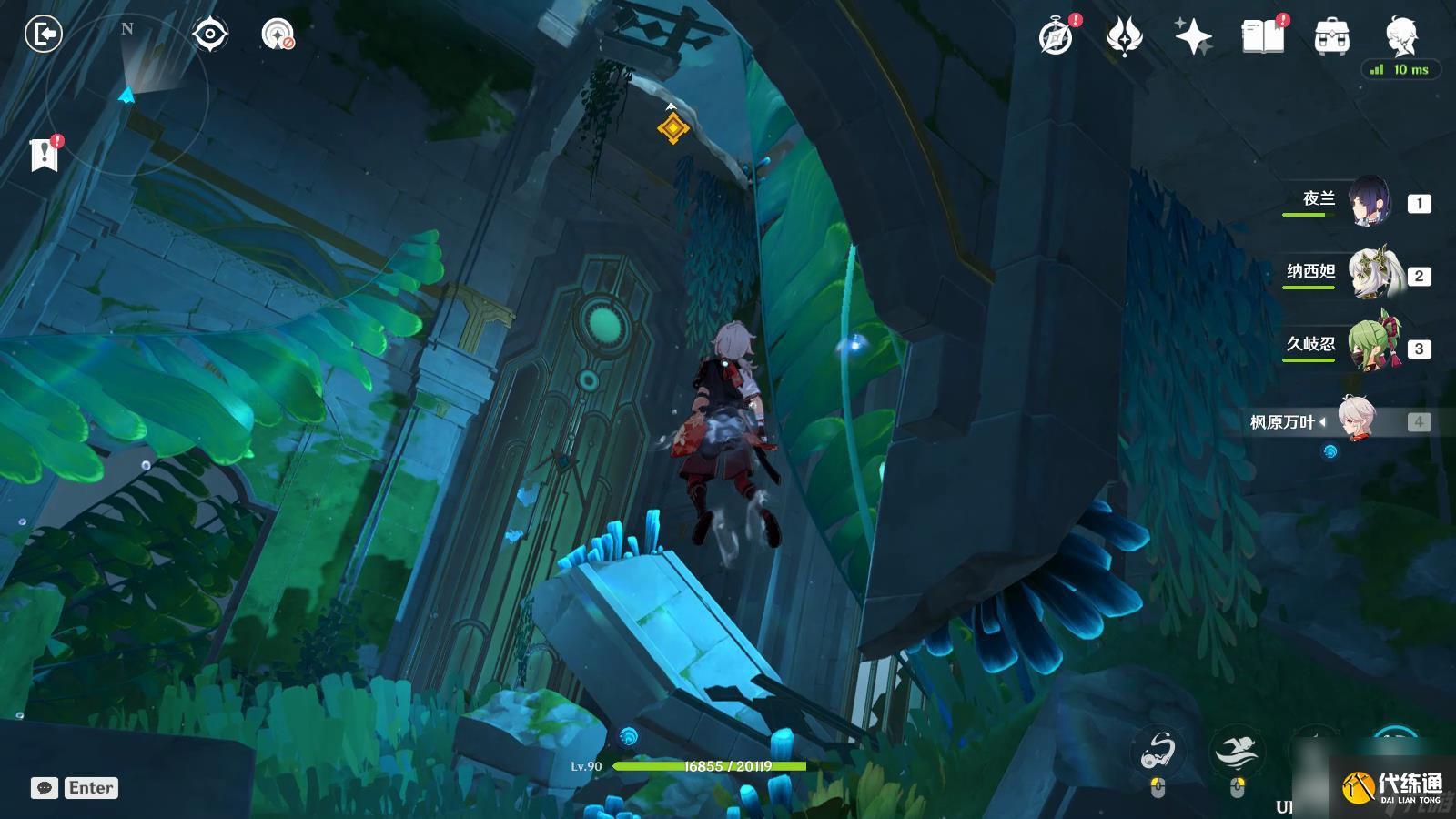The height and width of the screenshot is (819, 1456).
Task: Open the backpack inventory
Action: coord(1332,37)
